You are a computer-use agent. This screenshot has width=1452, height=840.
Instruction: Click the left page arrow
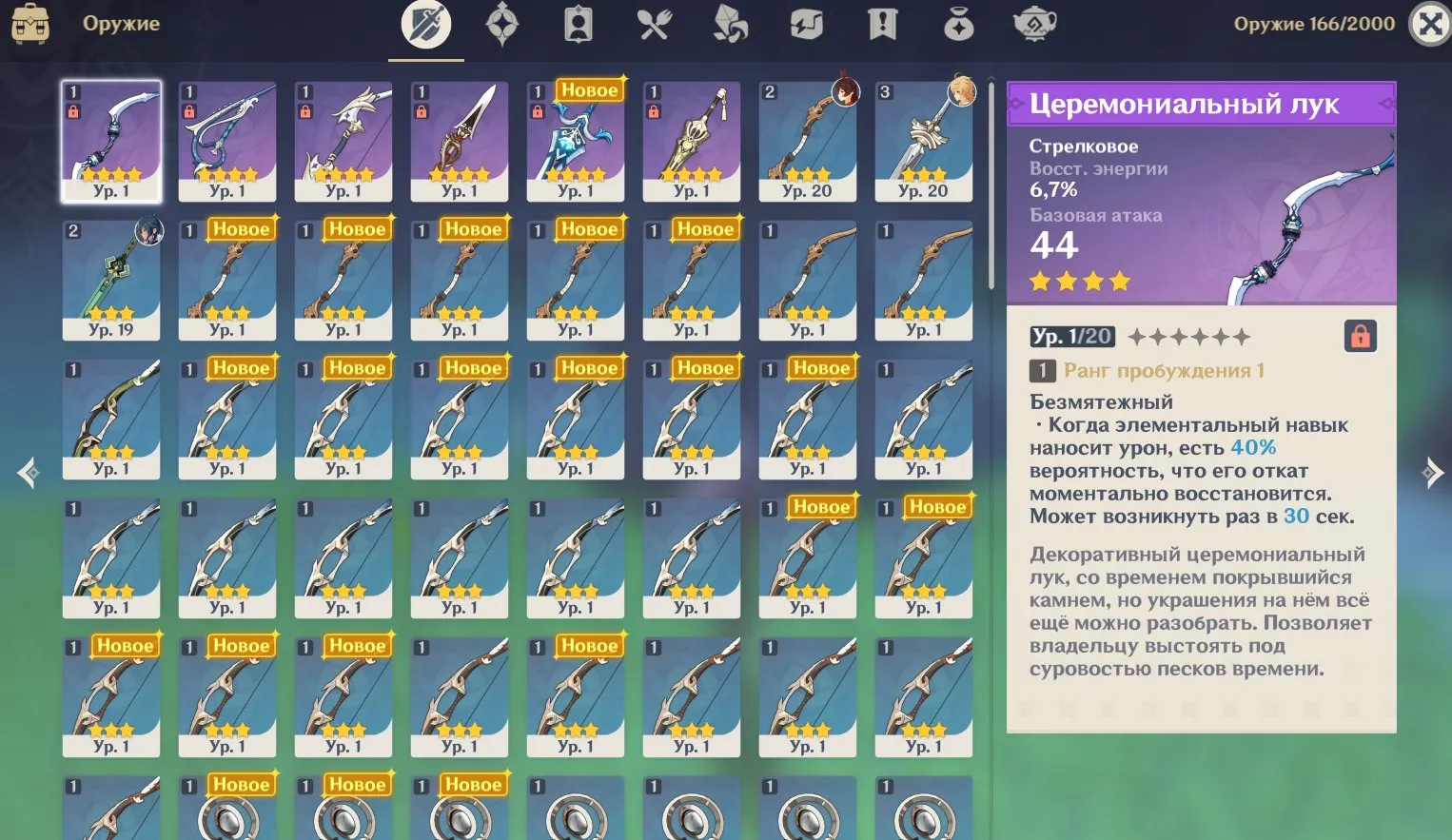[28, 472]
